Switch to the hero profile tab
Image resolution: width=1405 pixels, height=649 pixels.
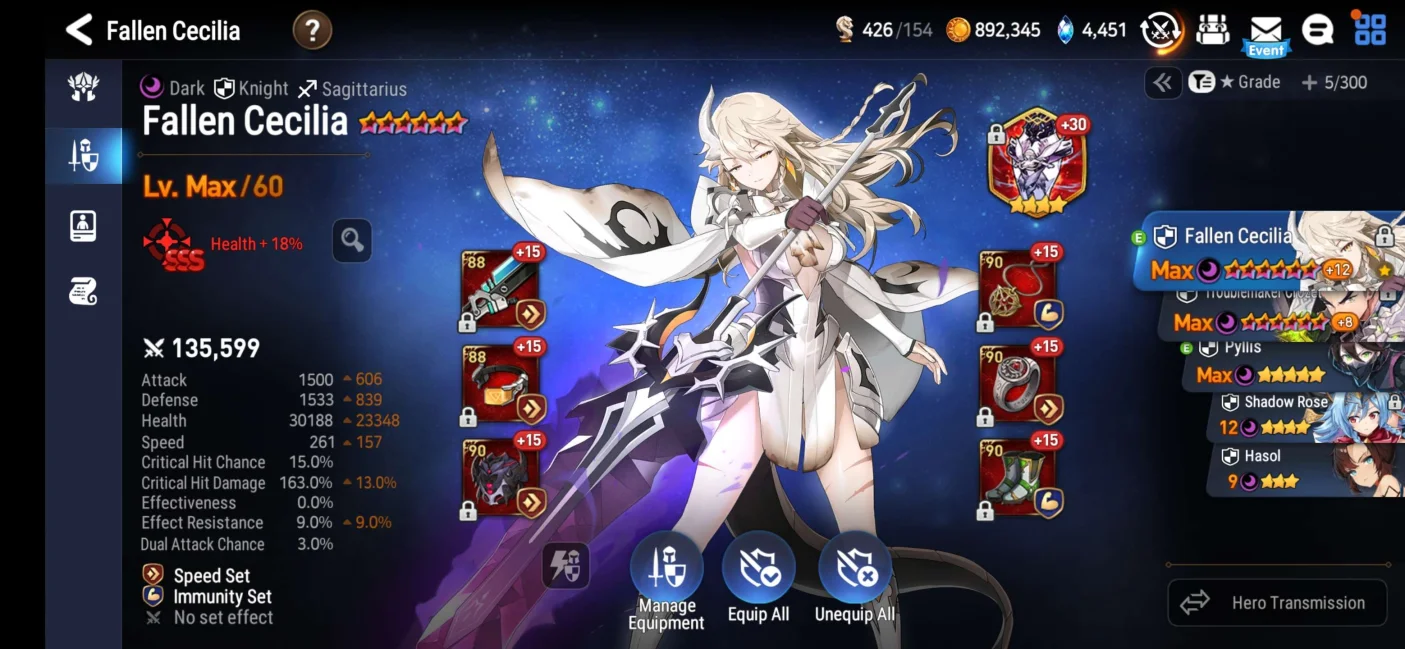coord(83,226)
